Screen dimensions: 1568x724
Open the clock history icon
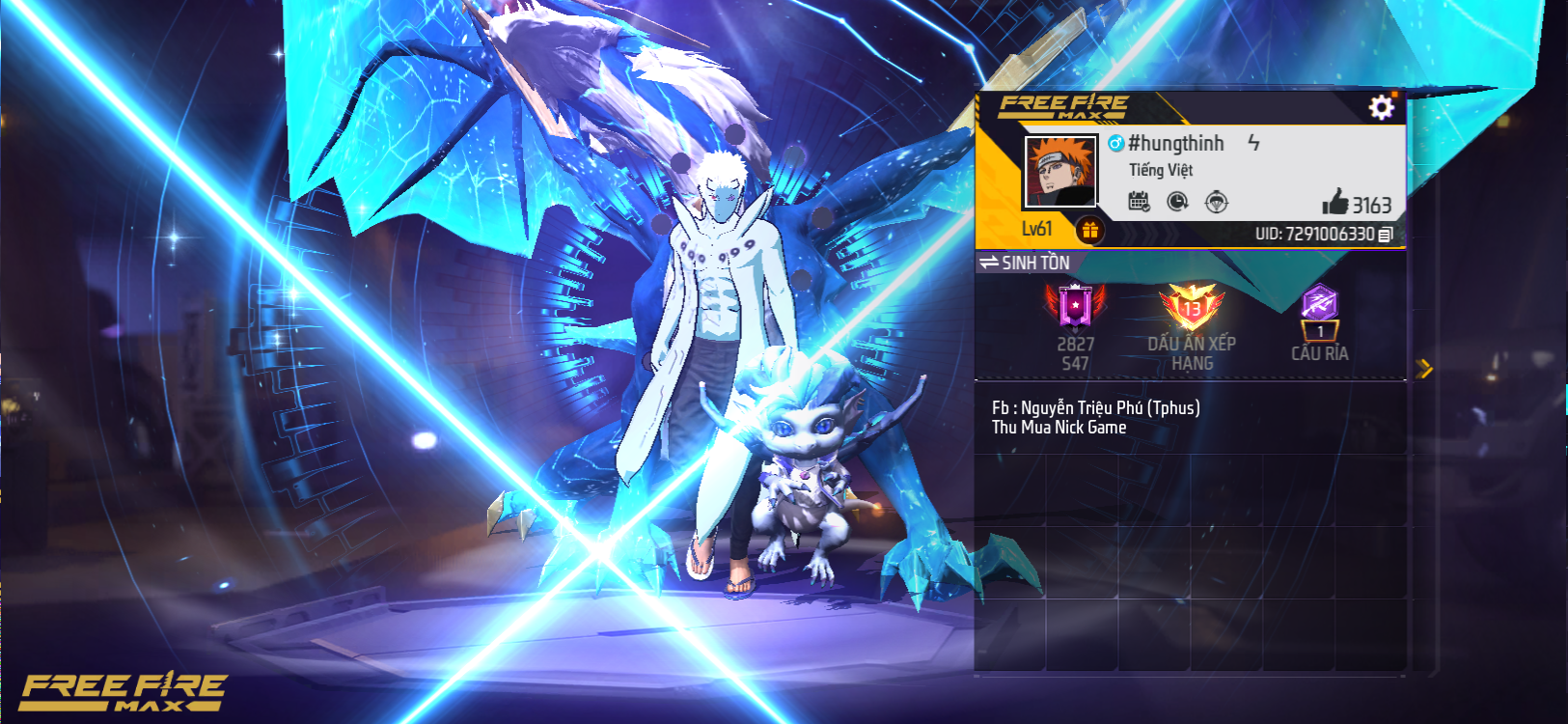[x=1177, y=202]
